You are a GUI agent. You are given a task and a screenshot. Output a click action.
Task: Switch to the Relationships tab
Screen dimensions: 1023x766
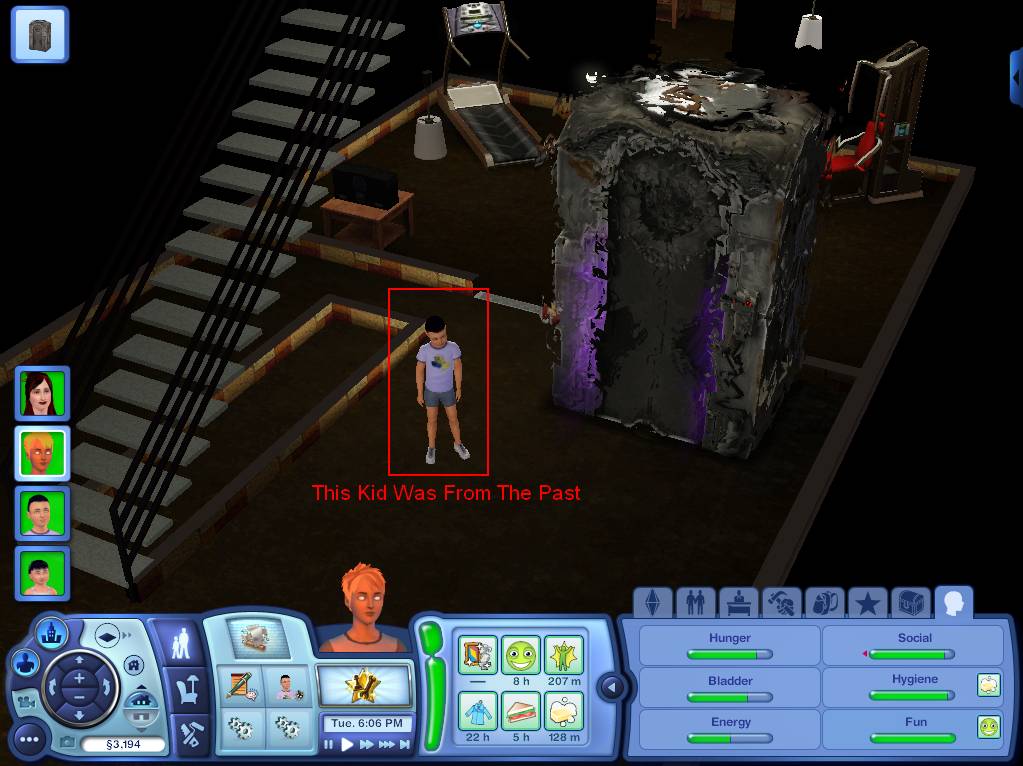[x=693, y=603]
